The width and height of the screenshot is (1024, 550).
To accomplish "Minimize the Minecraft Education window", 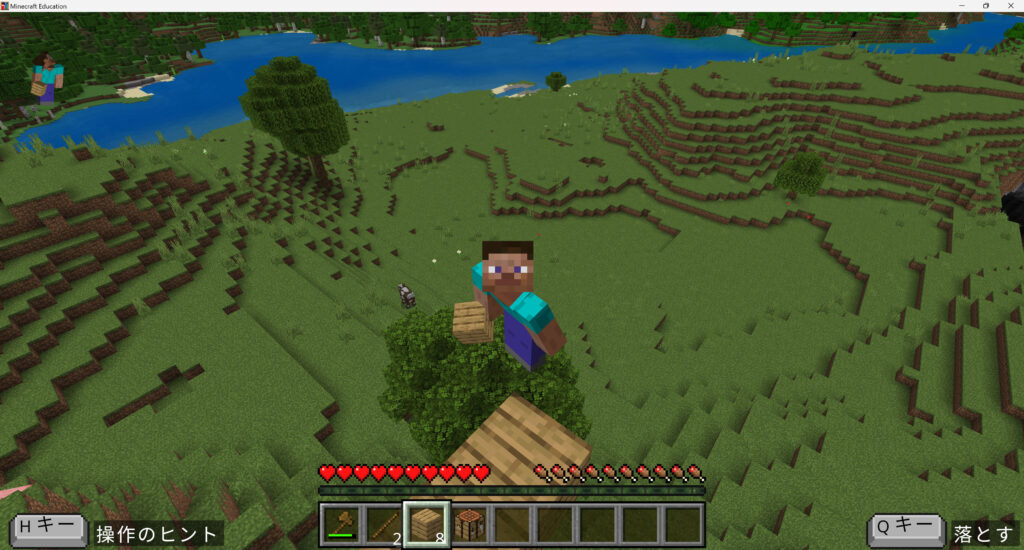I will pyautogui.click(x=960, y=6).
